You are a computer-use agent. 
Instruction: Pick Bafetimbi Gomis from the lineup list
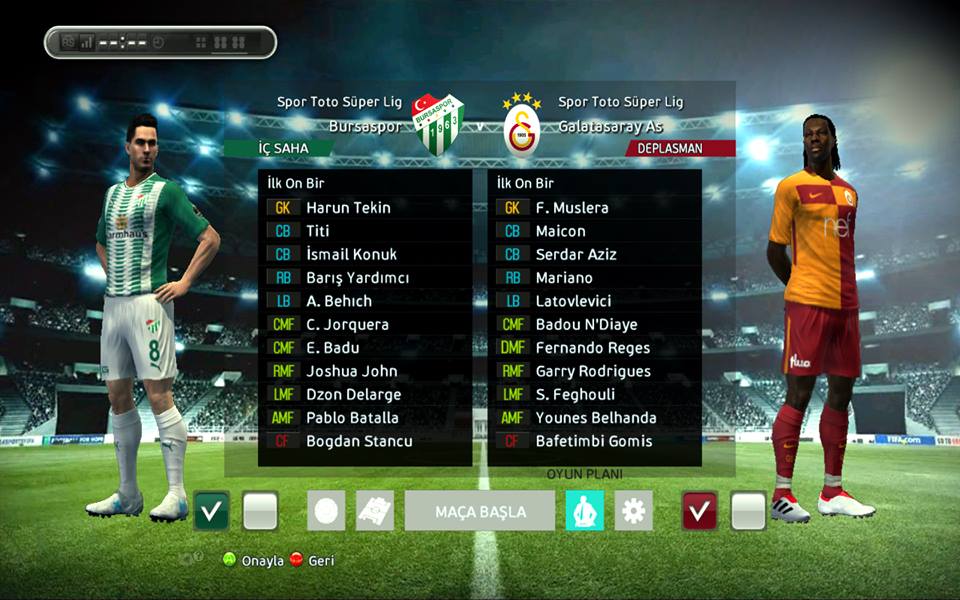(x=594, y=441)
